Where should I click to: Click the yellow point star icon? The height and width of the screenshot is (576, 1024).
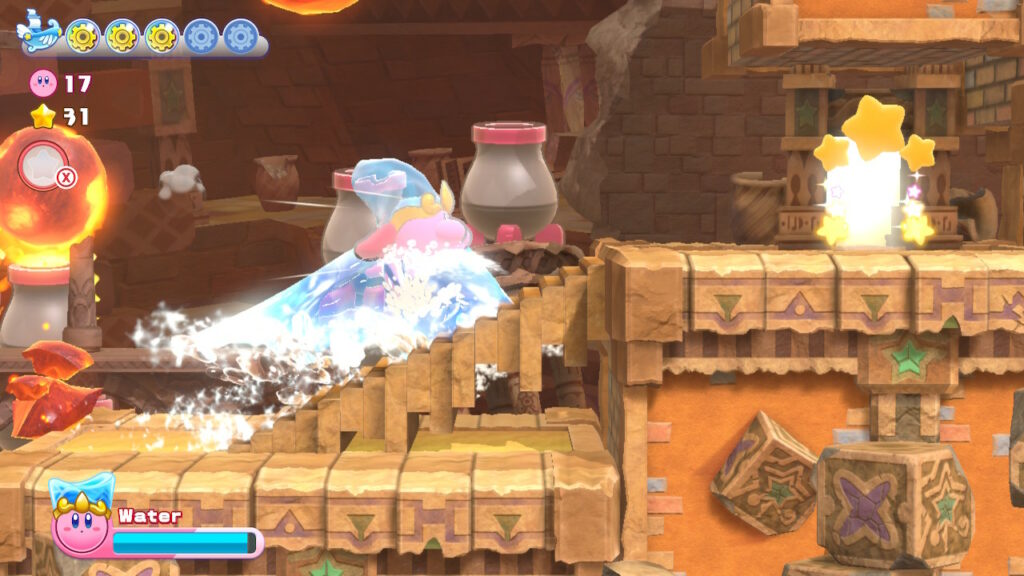tap(43, 117)
